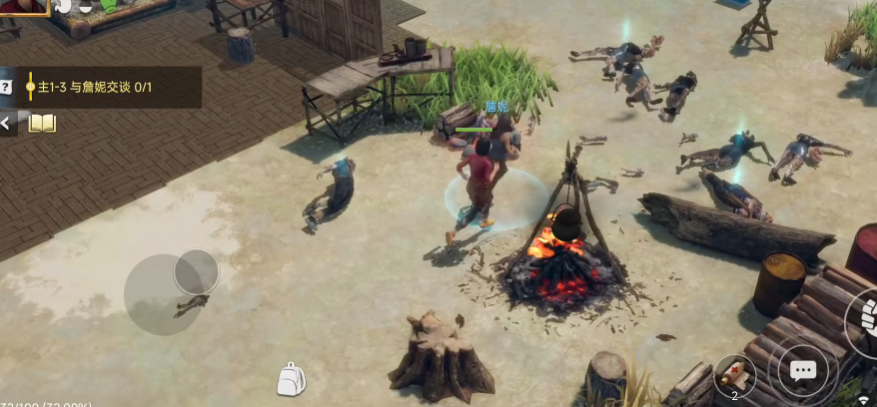Tap the question mark help icon
Viewport: 877px width, 407px height.
click(x=6, y=87)
